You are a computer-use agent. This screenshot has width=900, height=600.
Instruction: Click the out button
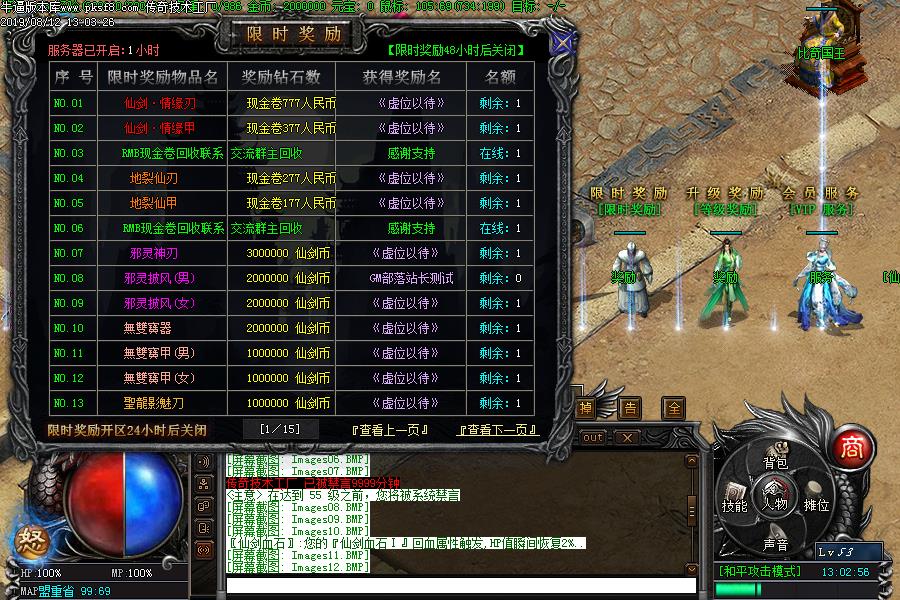(x=592, y=438)
